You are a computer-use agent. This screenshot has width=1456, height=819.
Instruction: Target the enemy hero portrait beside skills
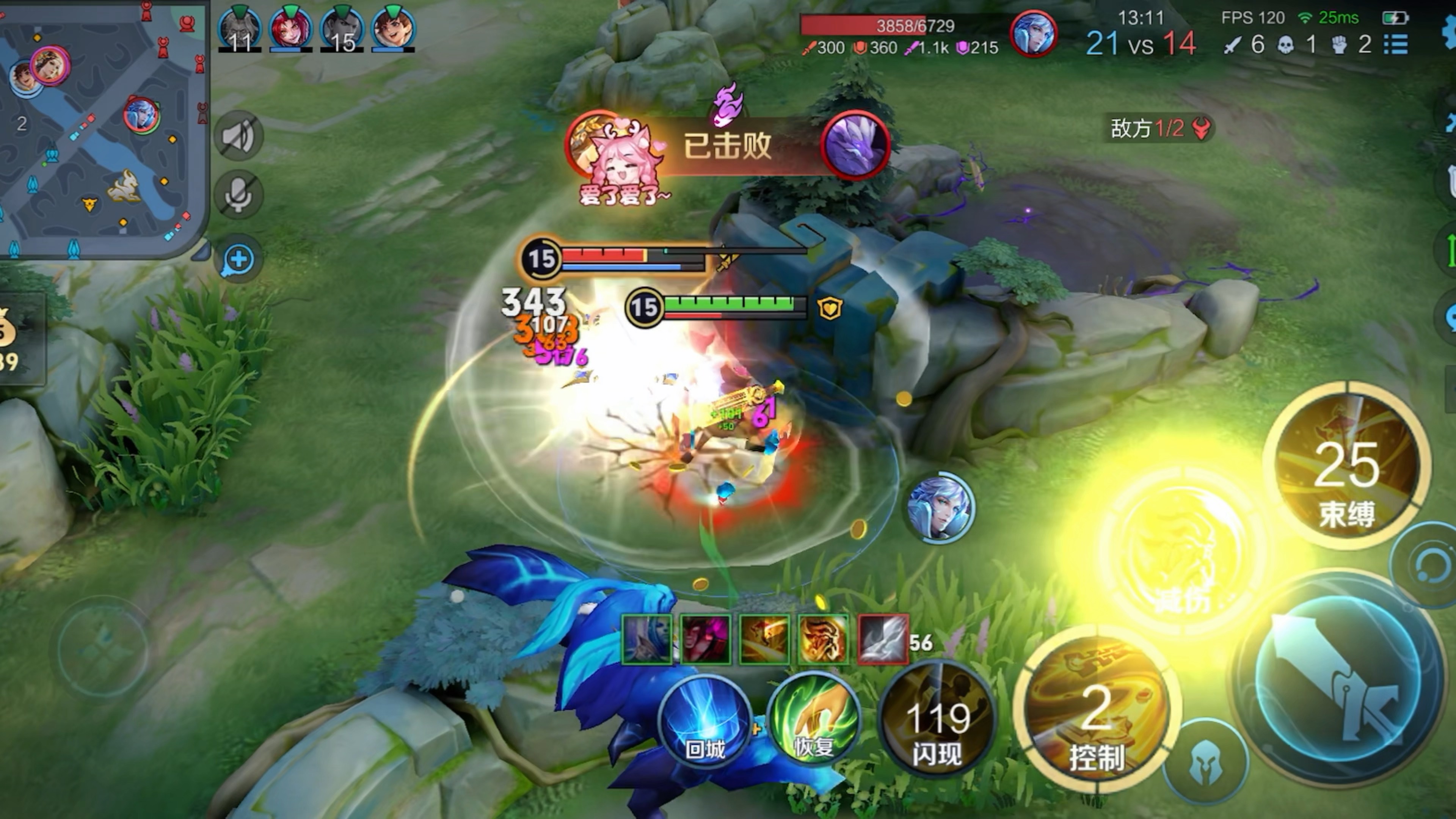click(940, 508)
